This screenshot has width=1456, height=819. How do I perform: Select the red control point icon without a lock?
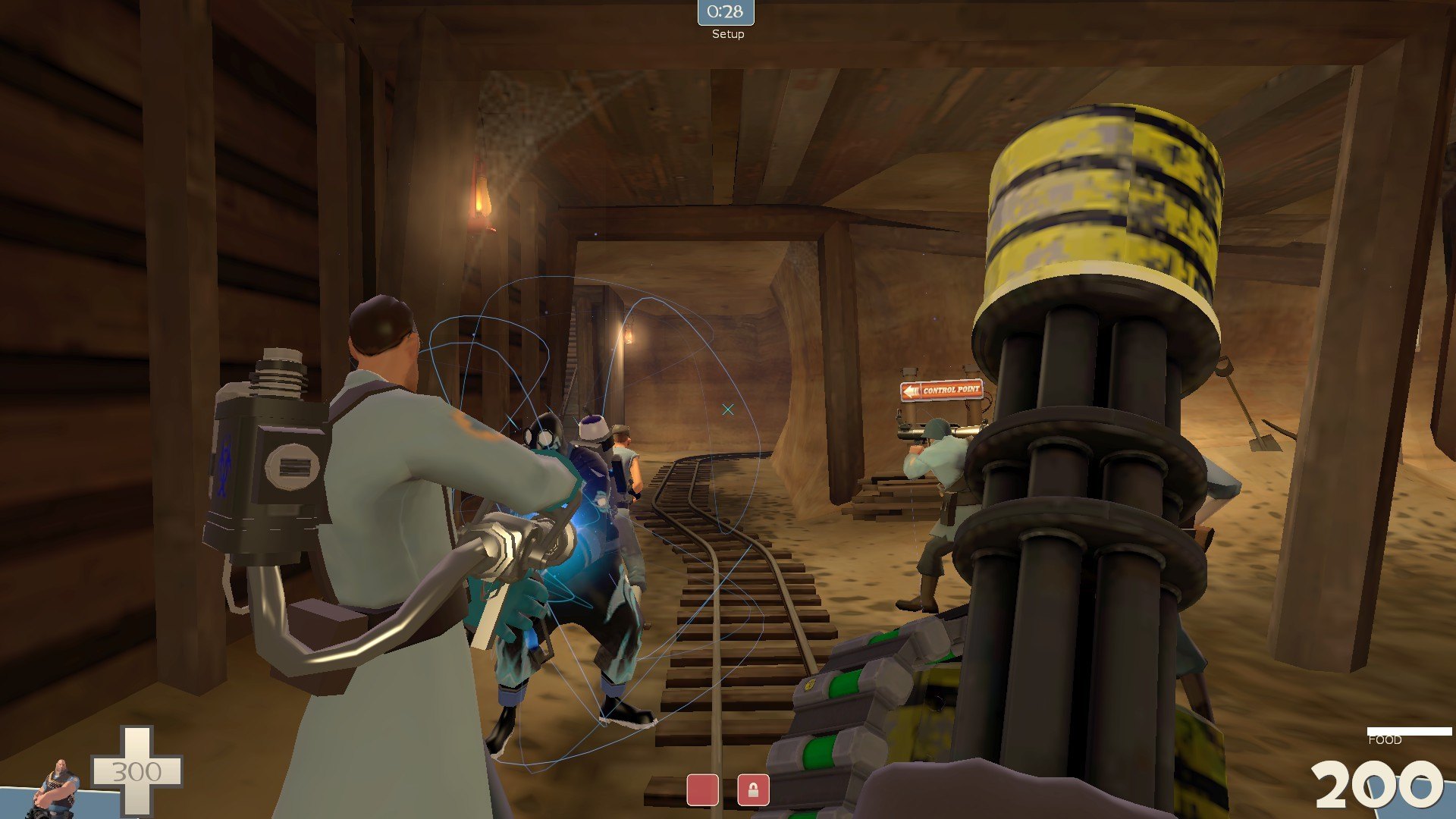(702, 790)
